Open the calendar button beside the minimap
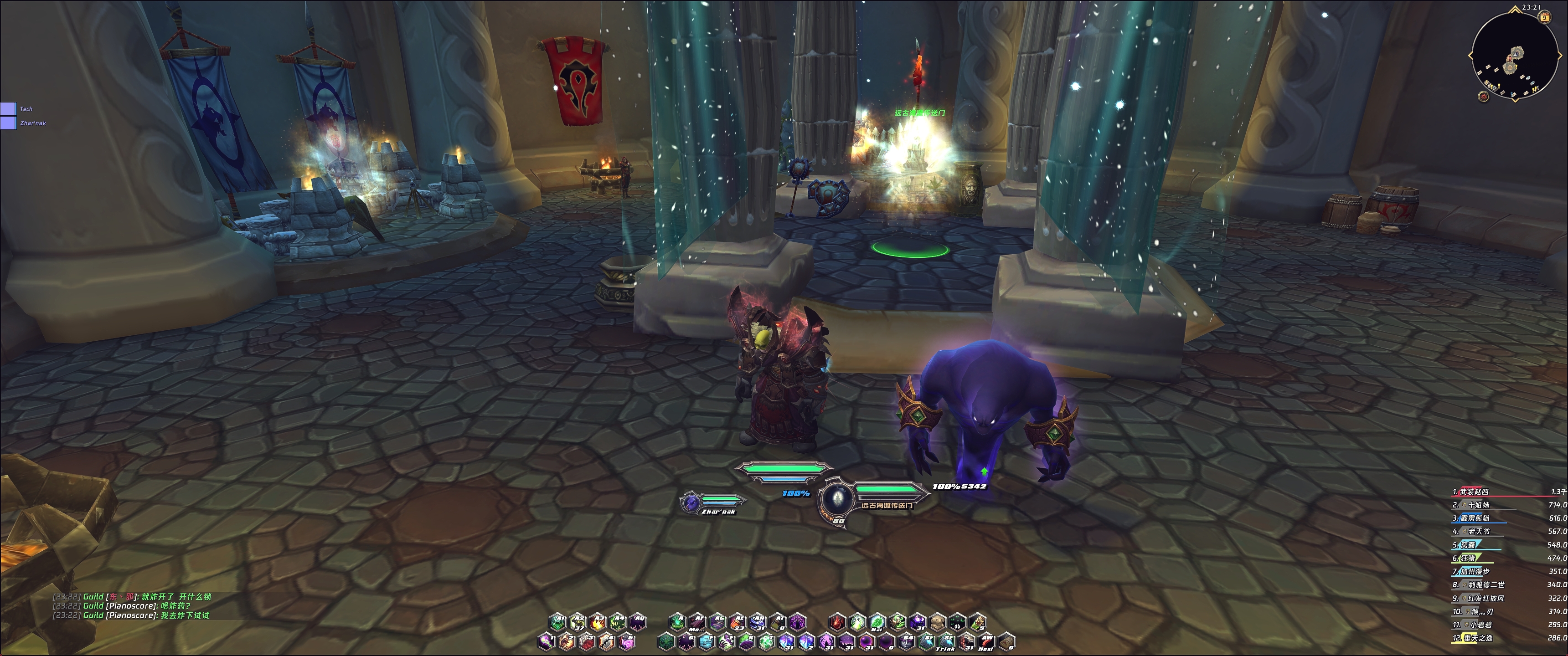This screenshot has height=656, width=1568. [1544, 18]
